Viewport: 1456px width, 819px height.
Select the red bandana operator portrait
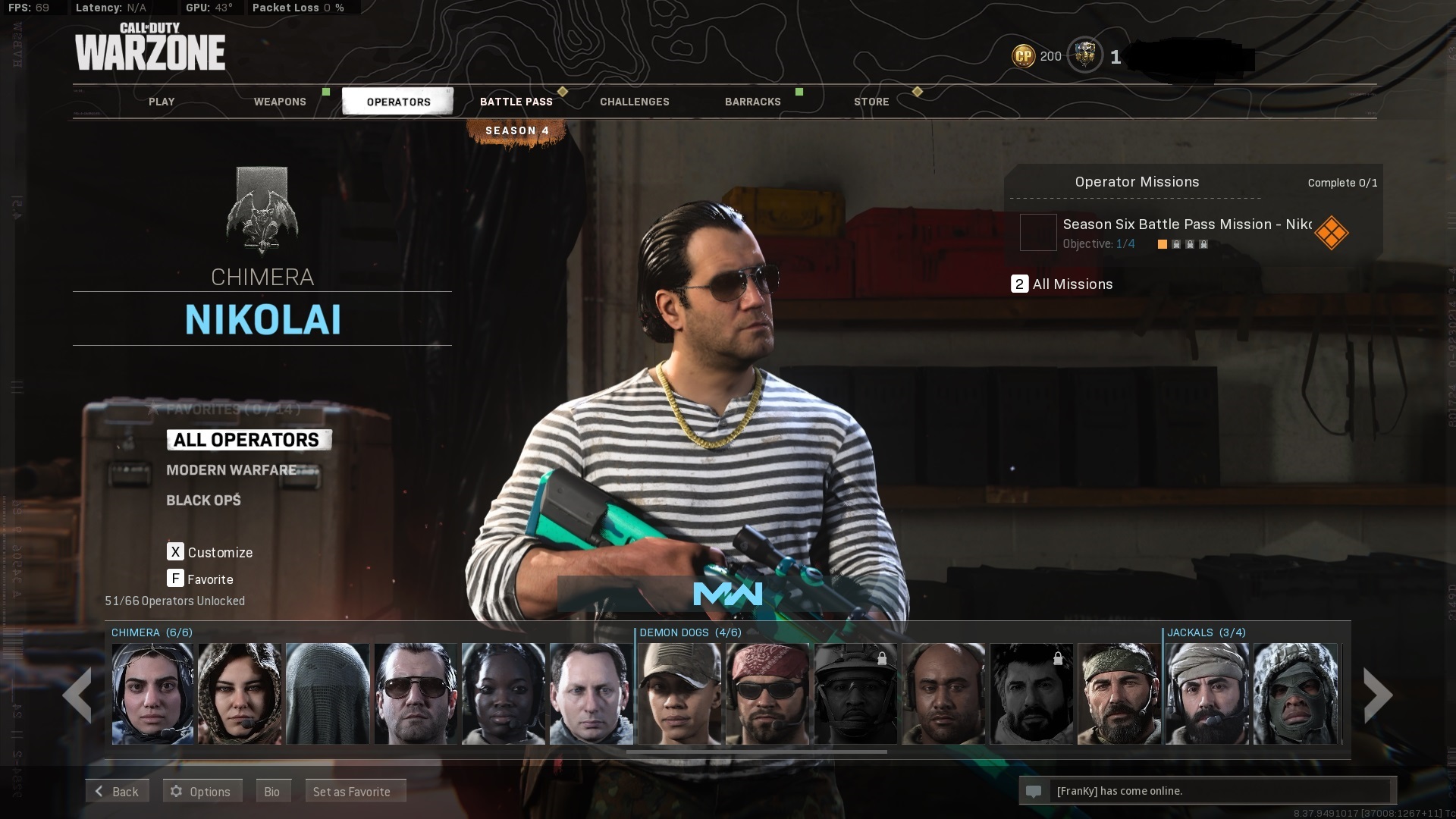[767, 694]
